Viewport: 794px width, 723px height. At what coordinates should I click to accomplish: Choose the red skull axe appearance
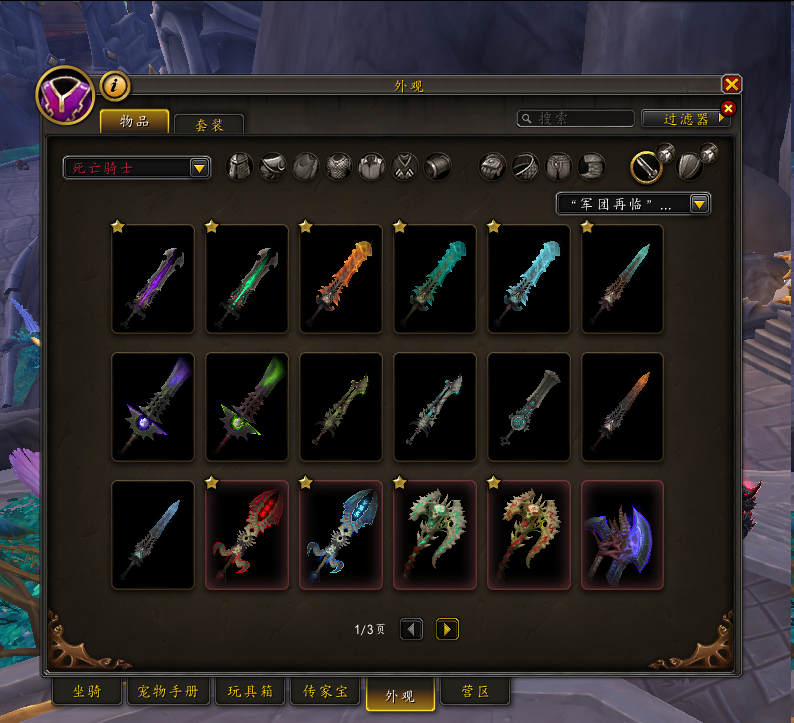247,535
